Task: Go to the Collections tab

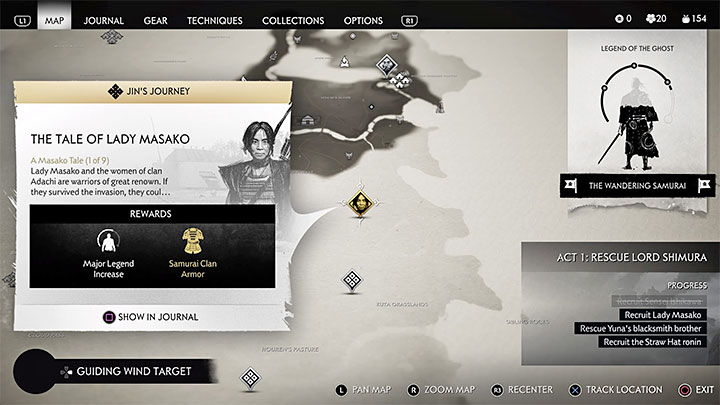Action: click(x=293, y=20)
